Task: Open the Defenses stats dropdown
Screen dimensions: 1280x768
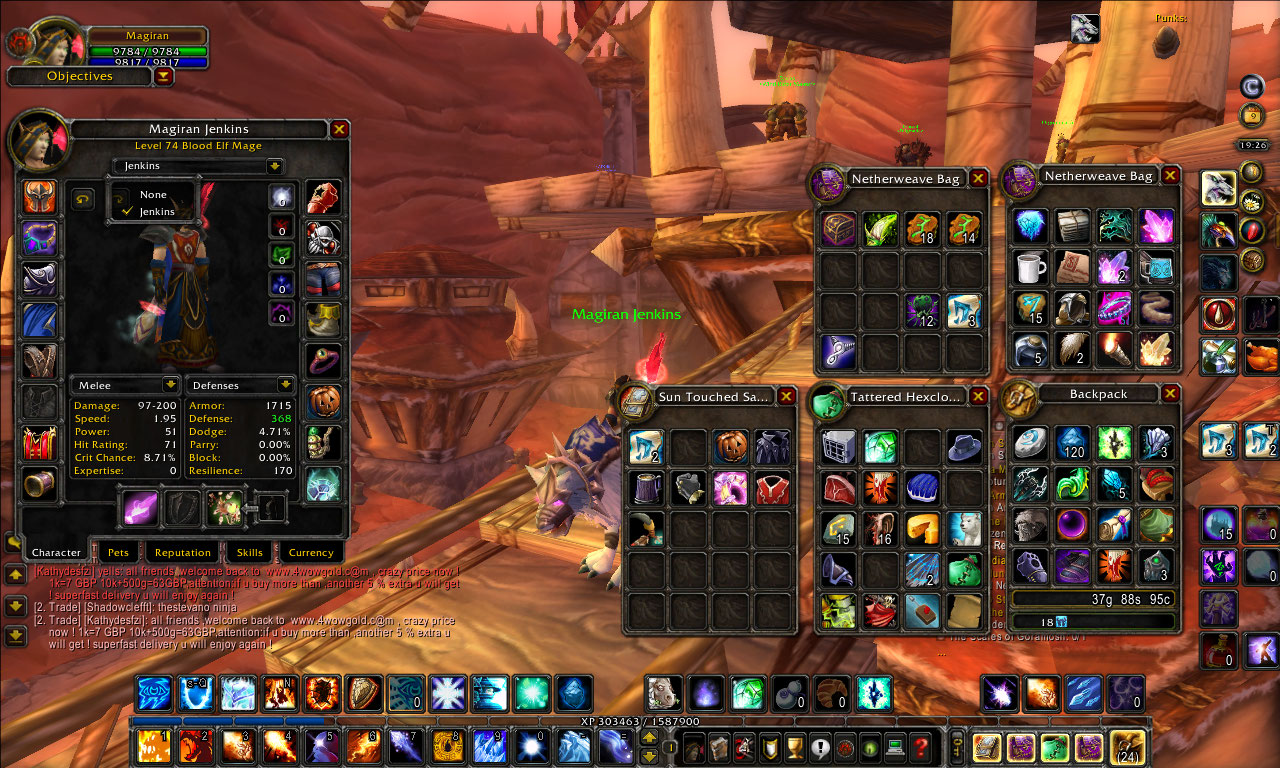Action: tap(285, 385)
